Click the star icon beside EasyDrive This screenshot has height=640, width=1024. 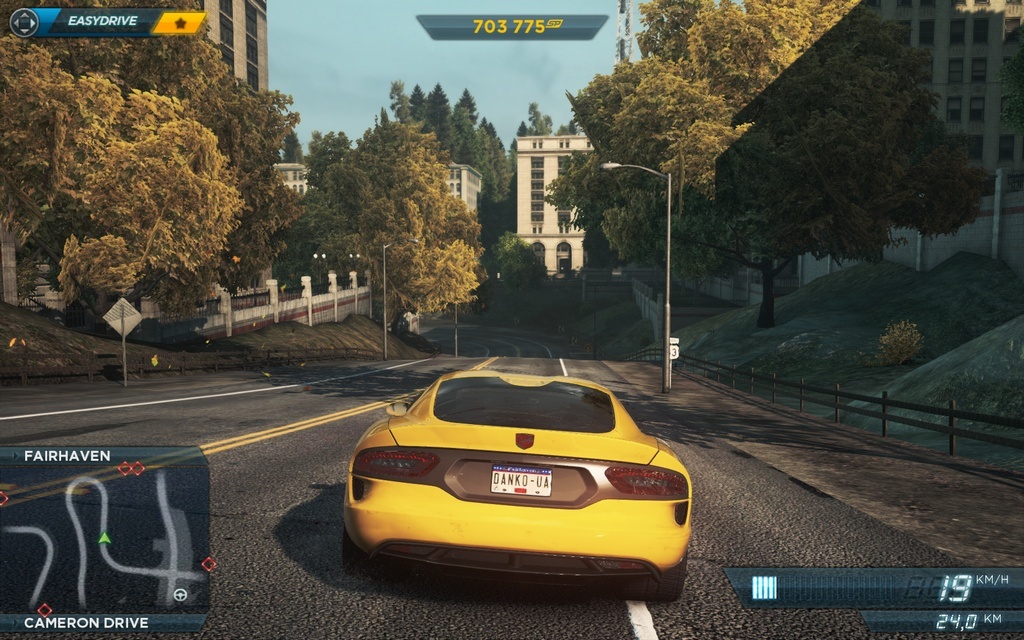pos(180,21)
